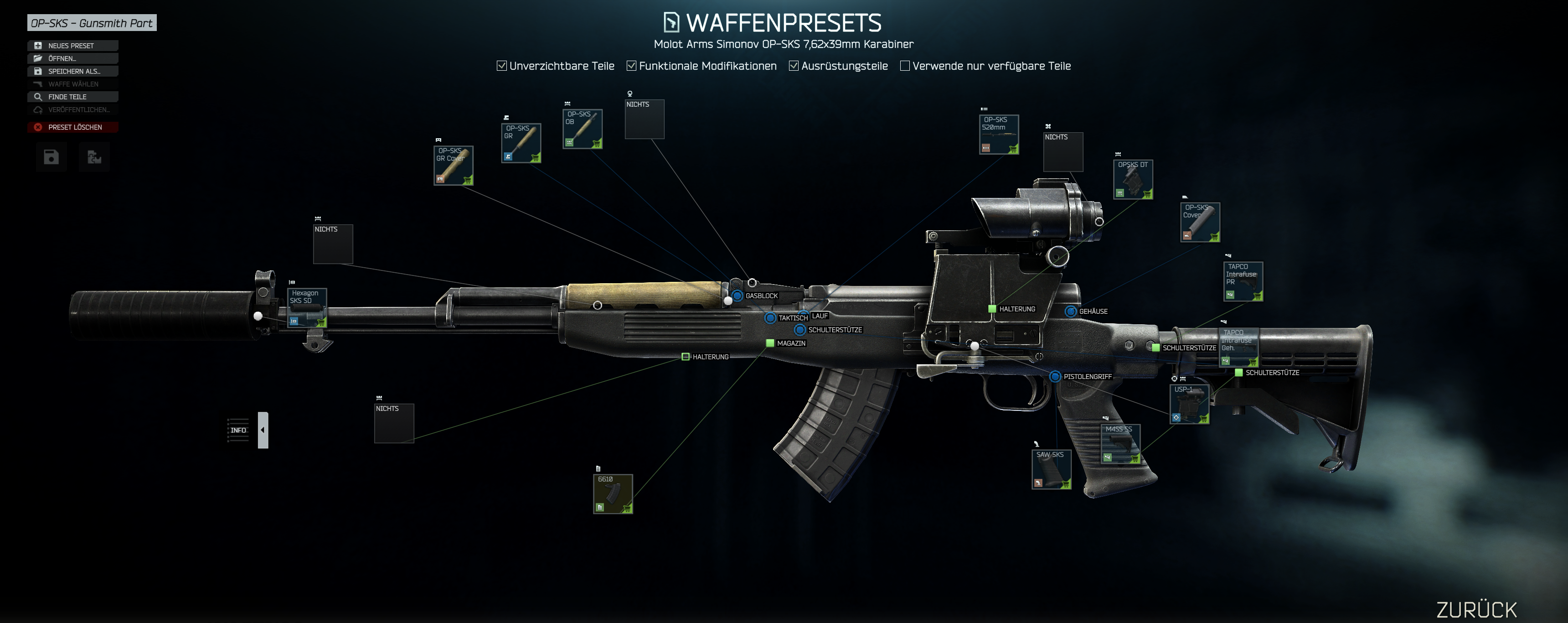Viewport: 1568px width, 623px height.
Task: Open the SAW SKS pistol grip slot
Action: pyautogui.click(x=1051, y=470)
